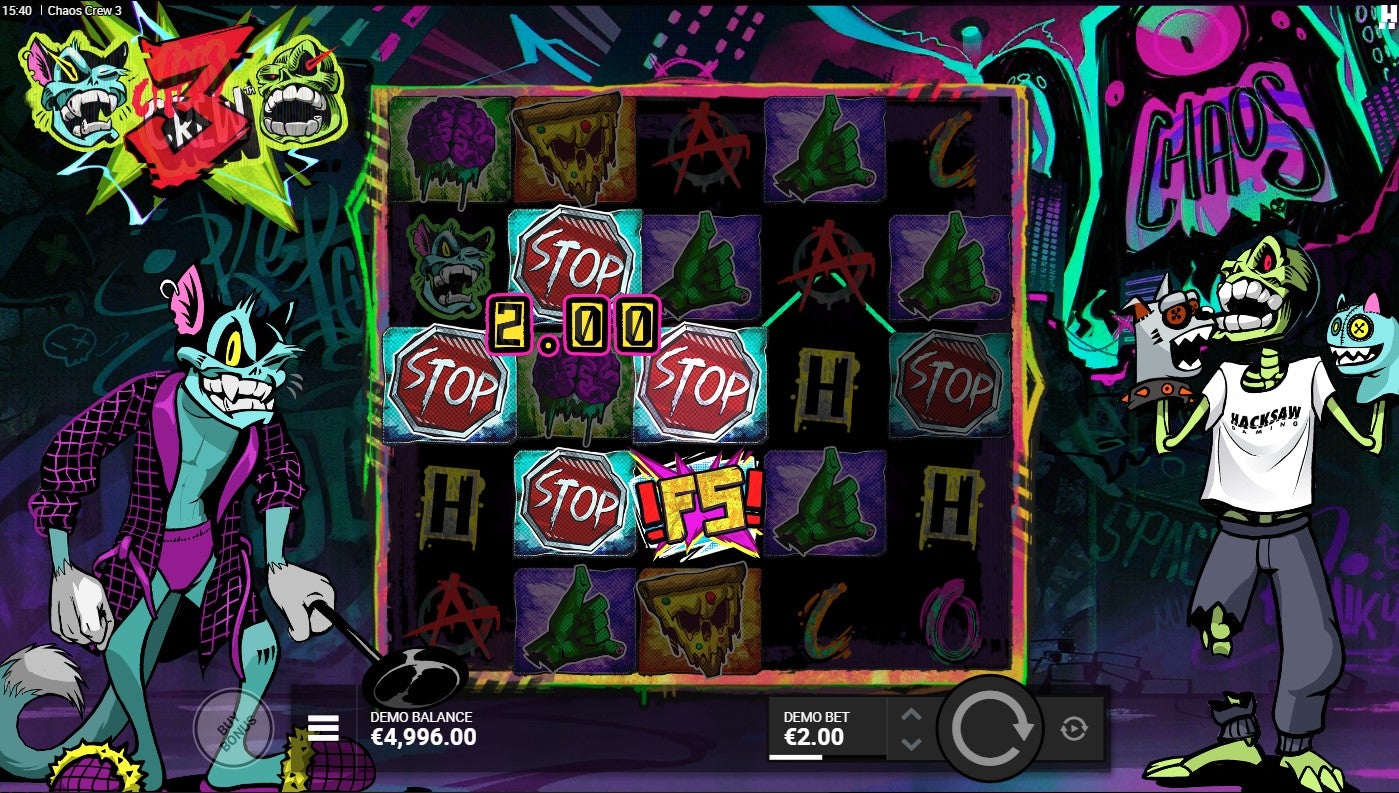Spin the reels with the circular arrow button

(x=990, y=728)
